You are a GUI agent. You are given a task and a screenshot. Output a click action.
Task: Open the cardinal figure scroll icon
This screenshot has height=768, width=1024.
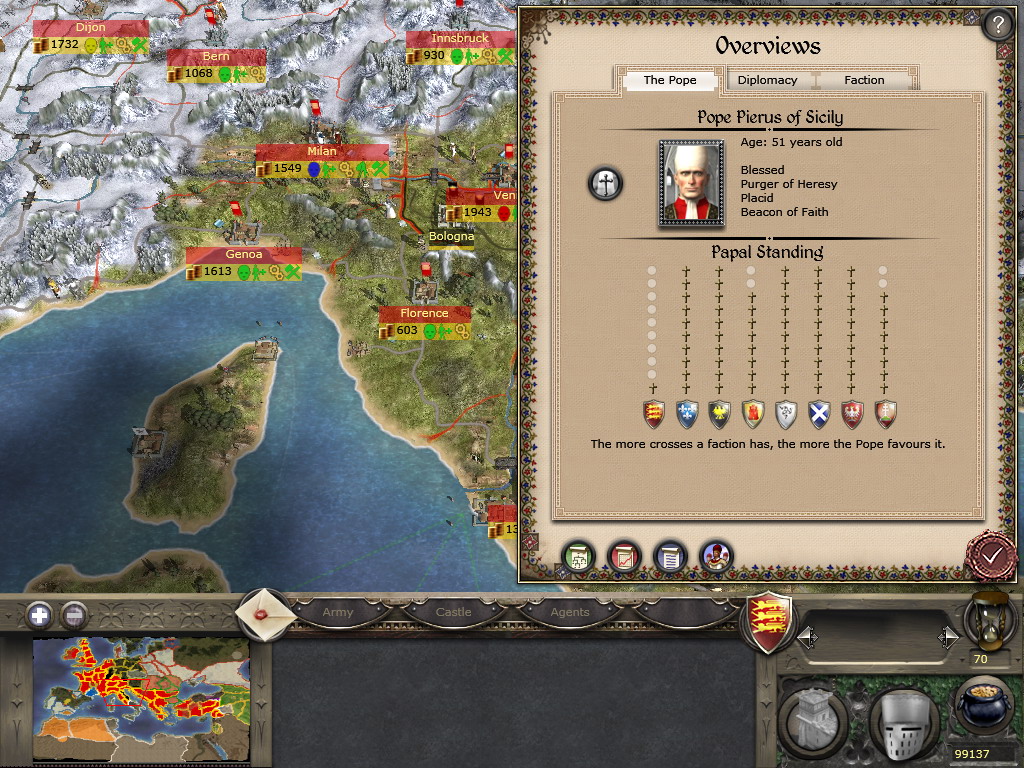[716, 556]
